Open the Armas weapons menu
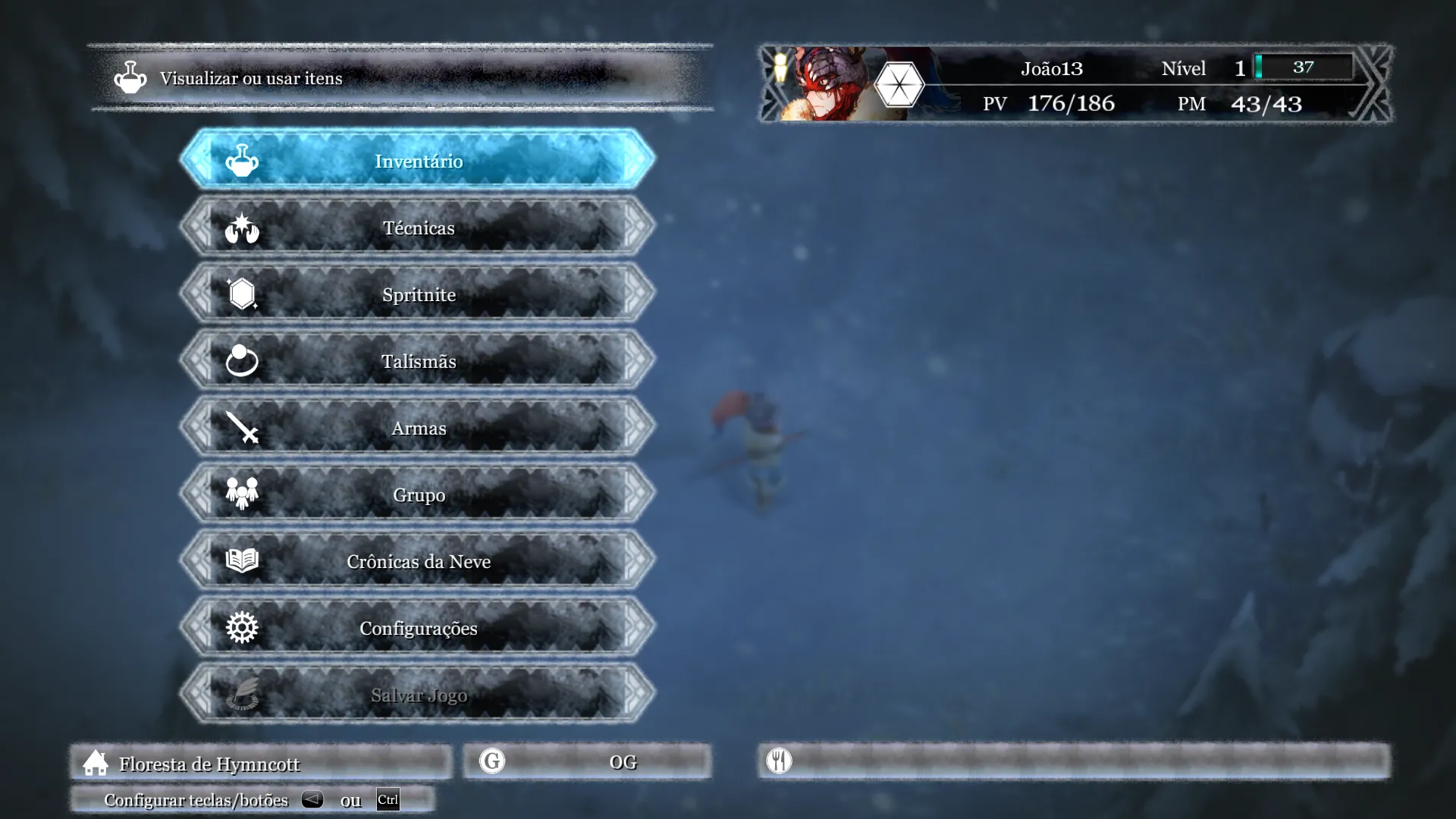1456x819 pixels. pos(418,428)
